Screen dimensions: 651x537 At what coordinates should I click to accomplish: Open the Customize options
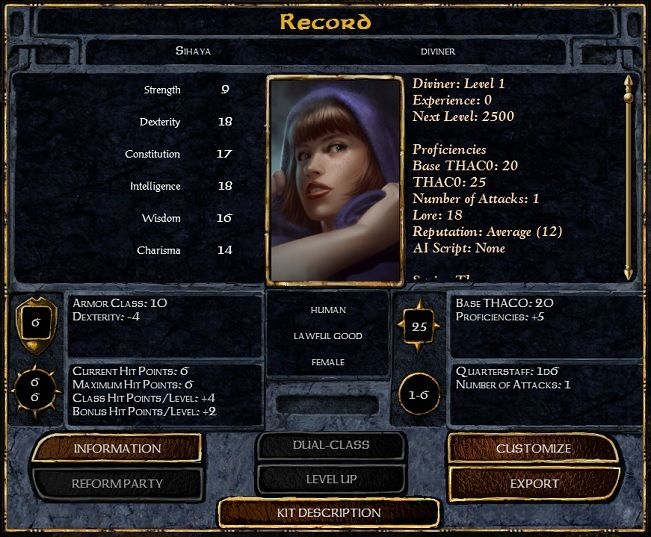(x=534, y=448)
